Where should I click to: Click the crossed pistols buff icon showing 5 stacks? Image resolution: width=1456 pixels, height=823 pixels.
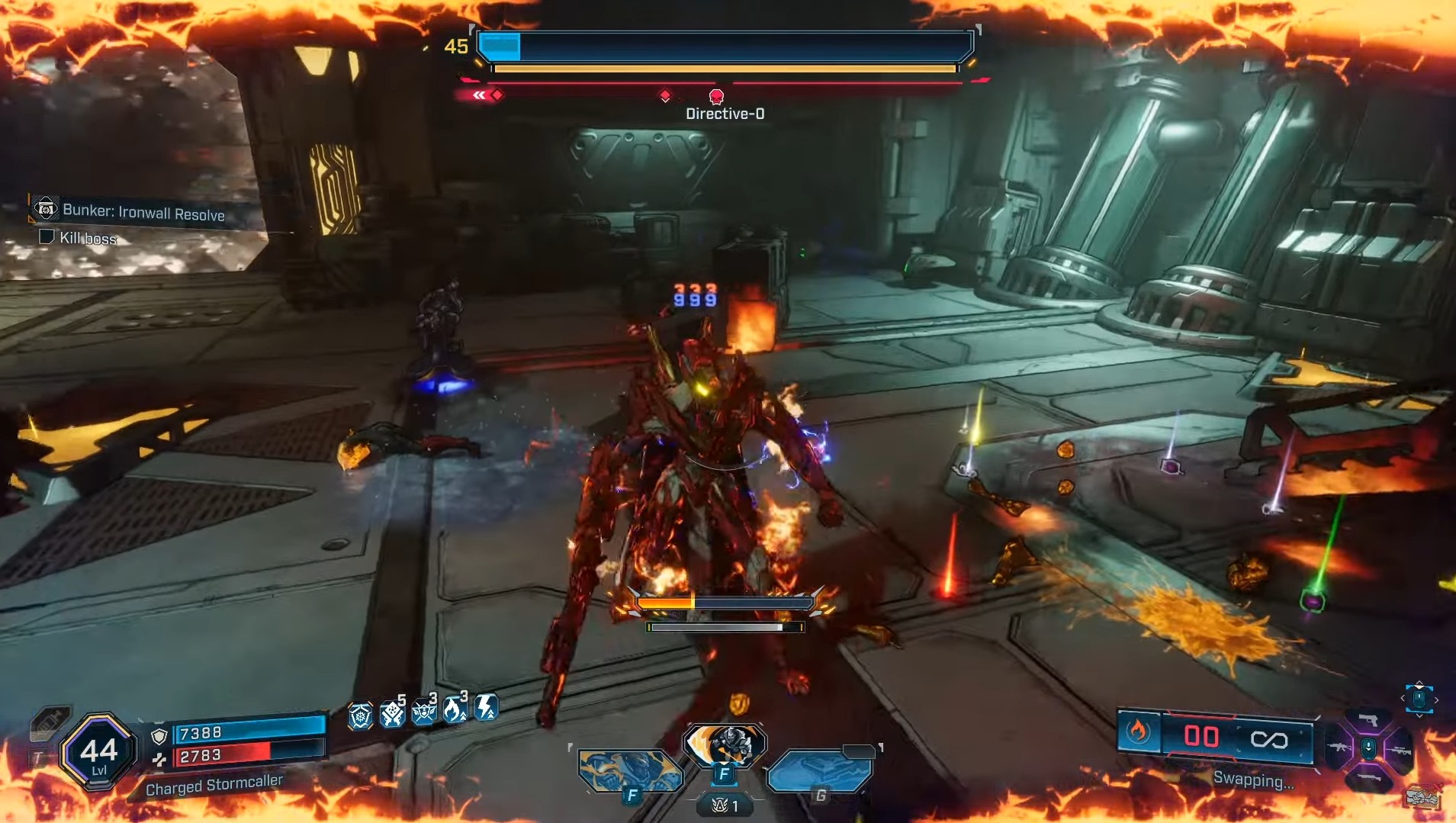(x=392, y=714)
